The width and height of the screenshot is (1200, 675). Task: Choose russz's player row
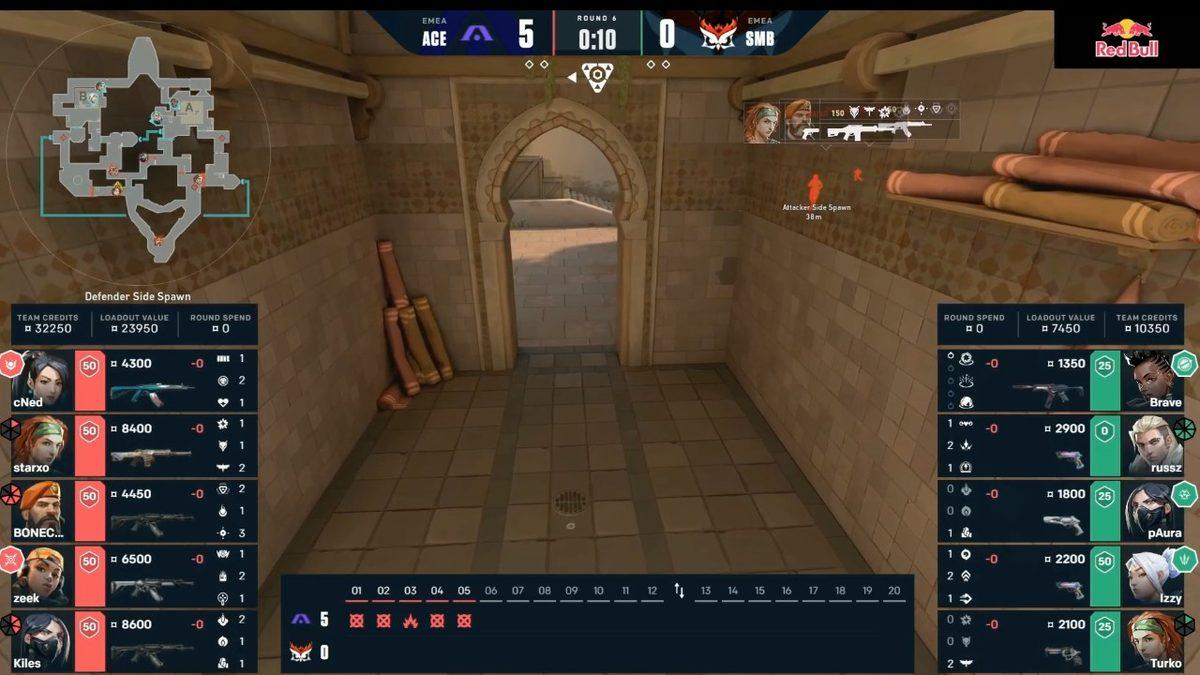[x=1066, y=445]
